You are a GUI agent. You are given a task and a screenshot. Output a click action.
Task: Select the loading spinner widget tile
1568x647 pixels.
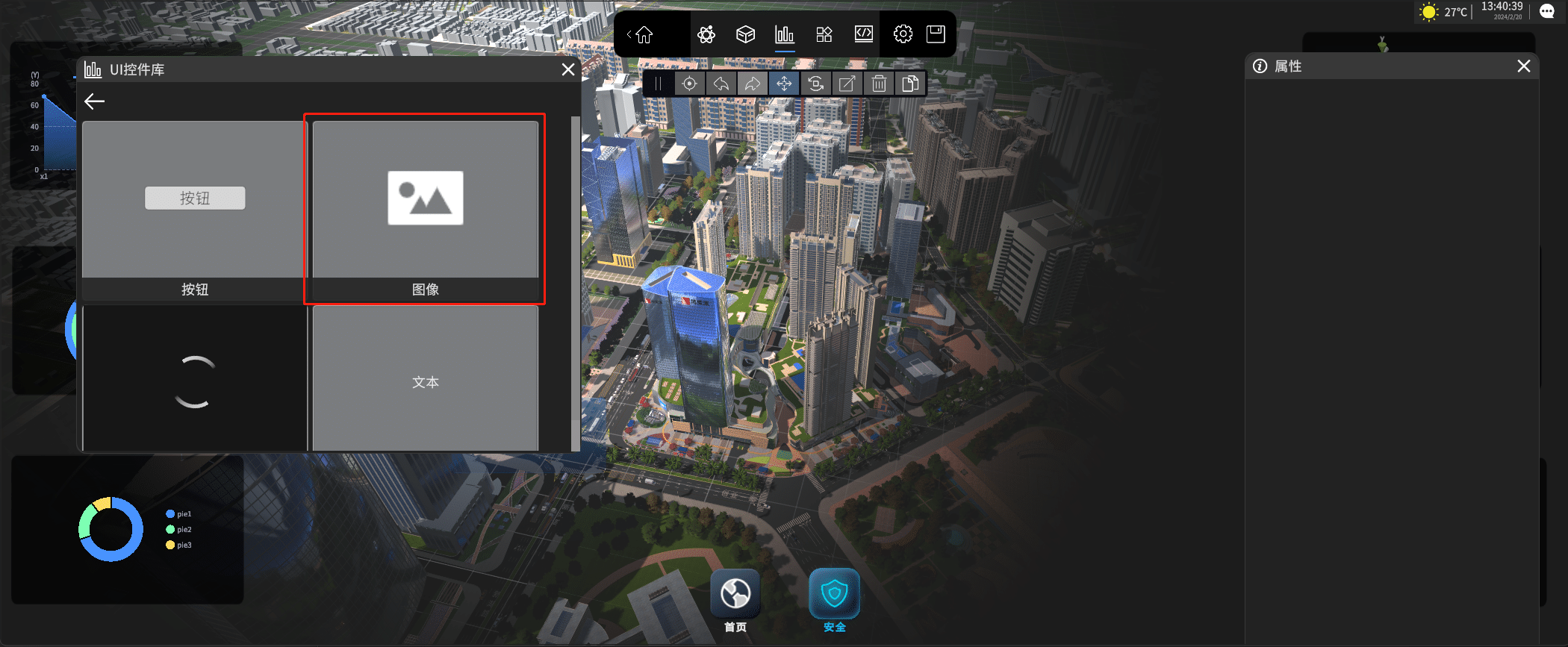[195, 379]
